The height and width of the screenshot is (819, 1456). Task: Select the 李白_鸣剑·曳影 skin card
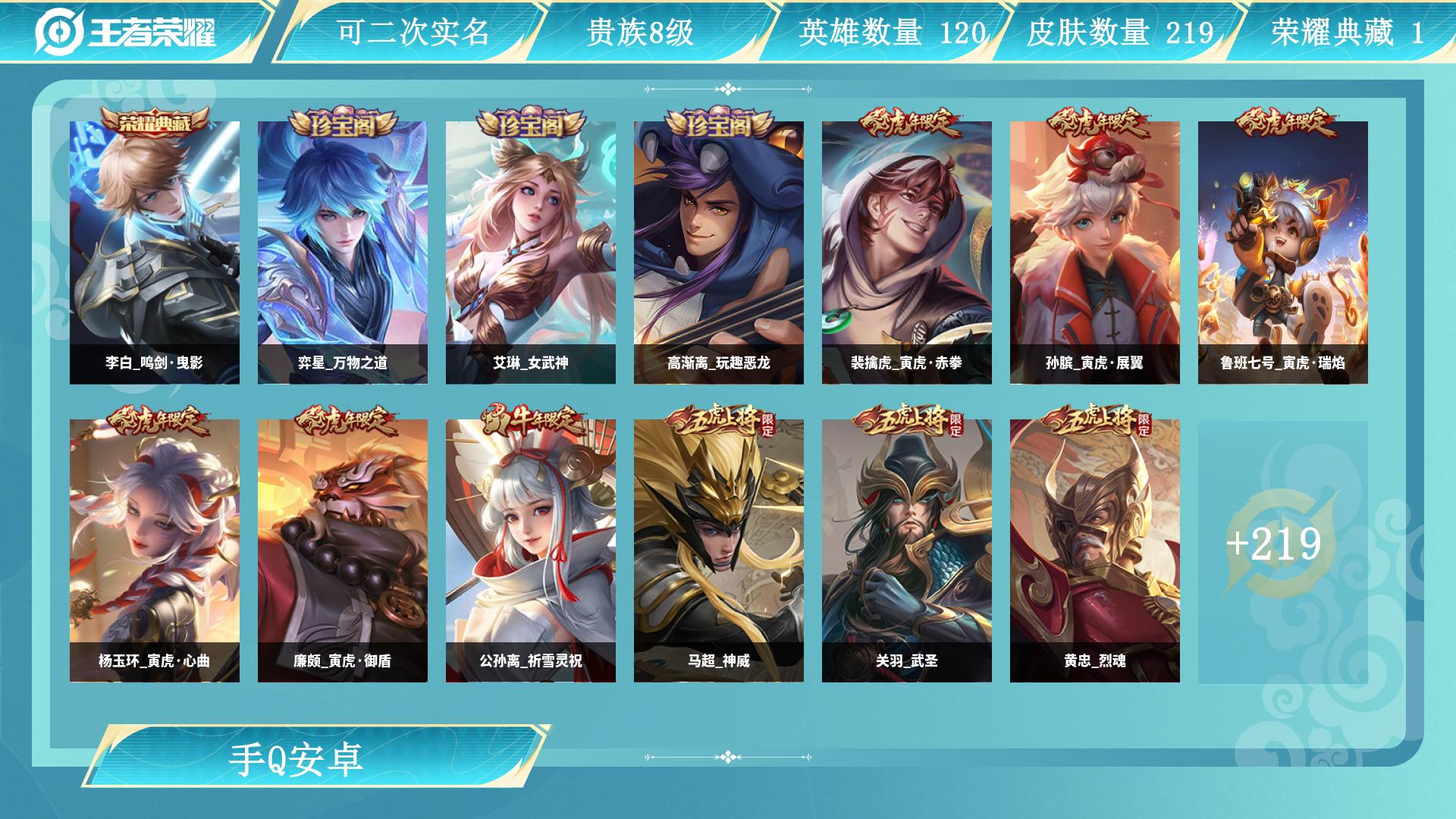155,253
